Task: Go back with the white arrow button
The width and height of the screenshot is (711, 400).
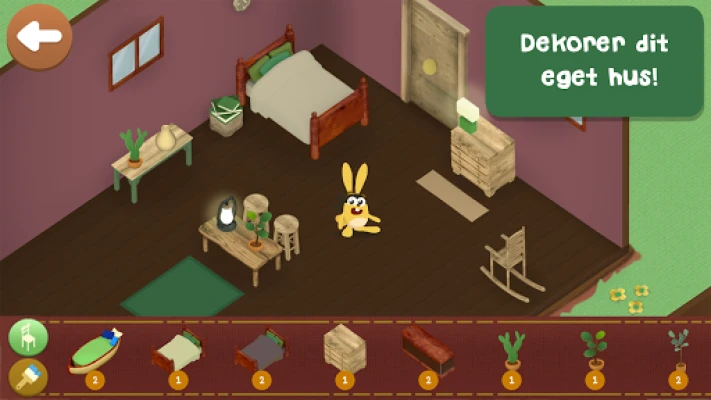Action: [39, 37]
